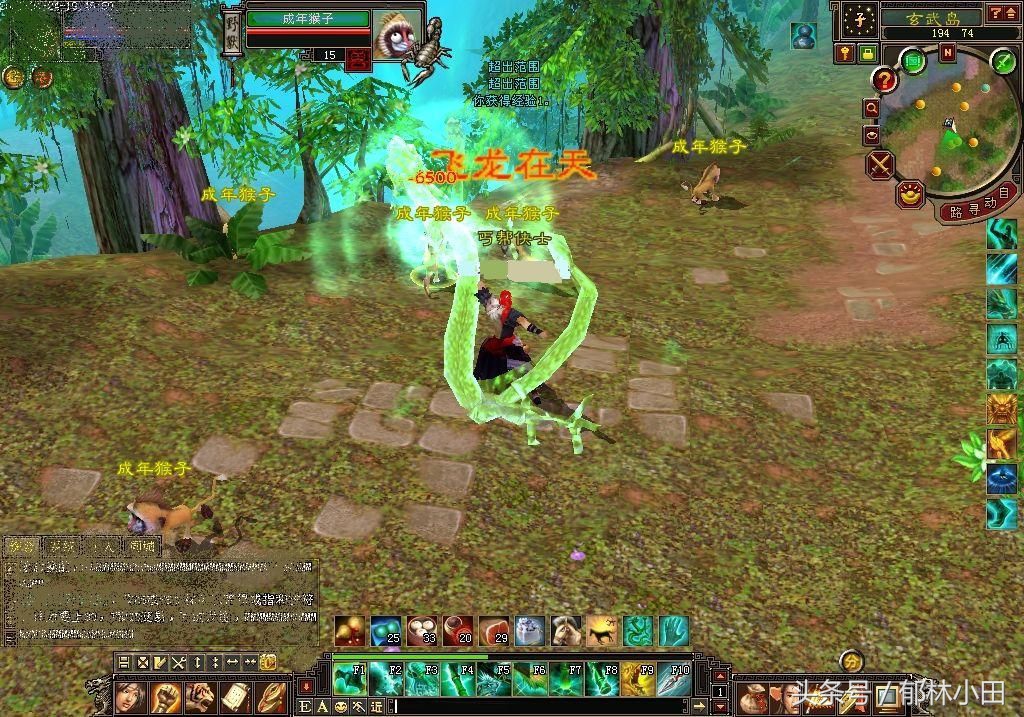Use the steamed buns item numbered 33
Screen dimensions: 1024x717
click(x=422, y=630)
